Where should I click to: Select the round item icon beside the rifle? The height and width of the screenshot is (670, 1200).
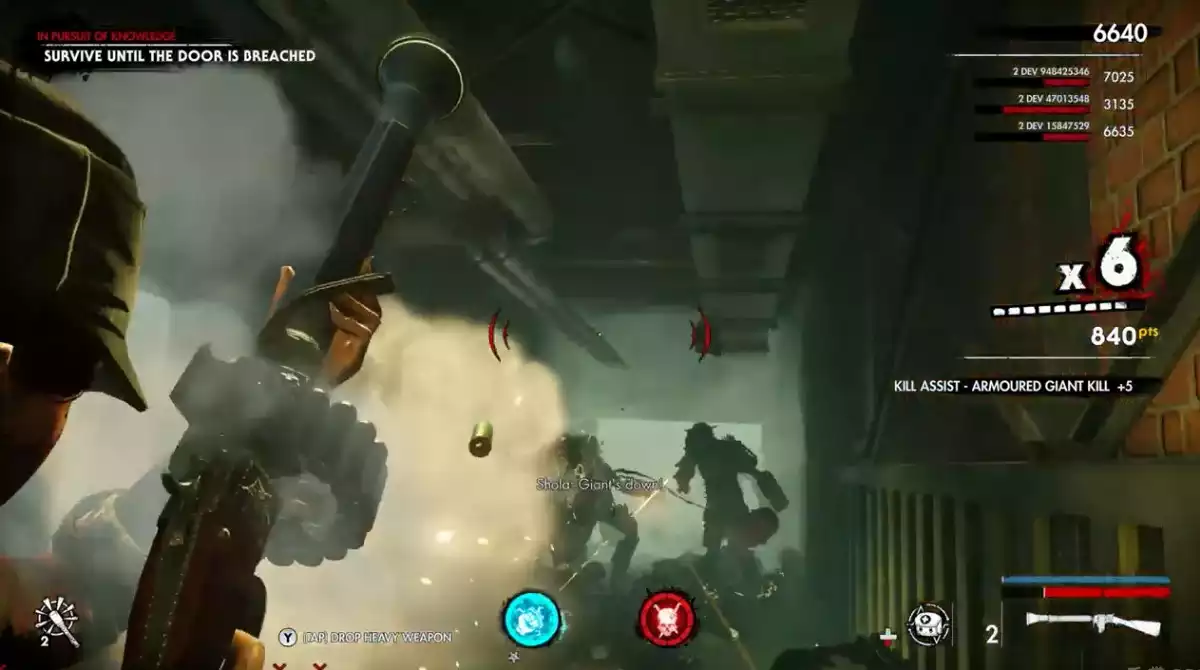(928, 624)
